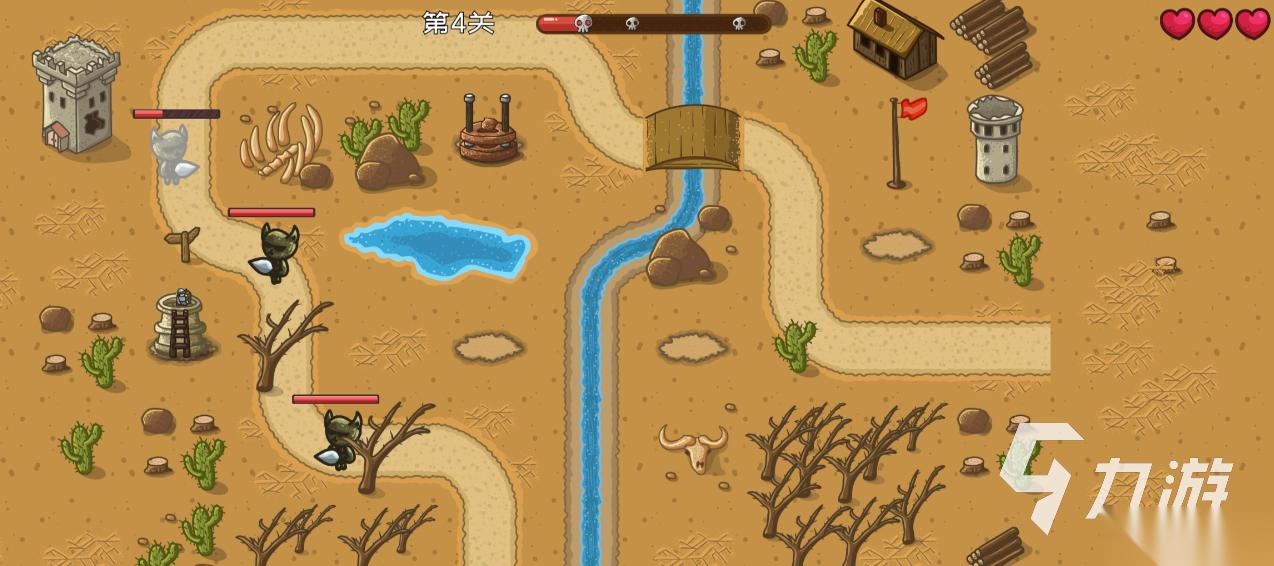Select the twin-pole cannon tower
Image resolution: width=1274 pixels, height=566 pixels.
(x=488, y=132)
